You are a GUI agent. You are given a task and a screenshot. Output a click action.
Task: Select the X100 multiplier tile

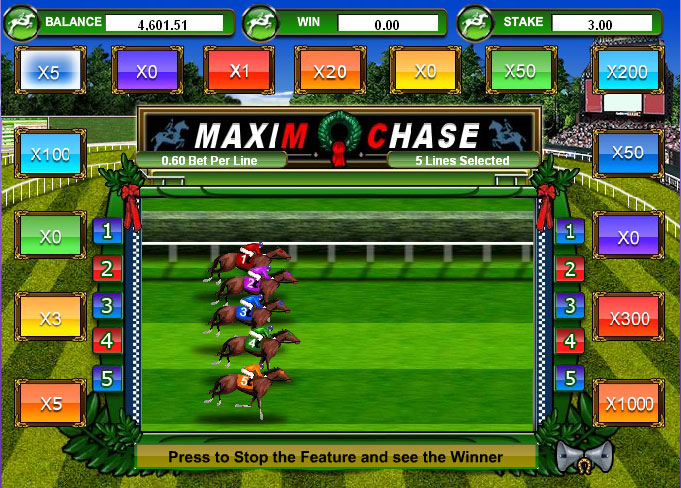coord(50,155)
